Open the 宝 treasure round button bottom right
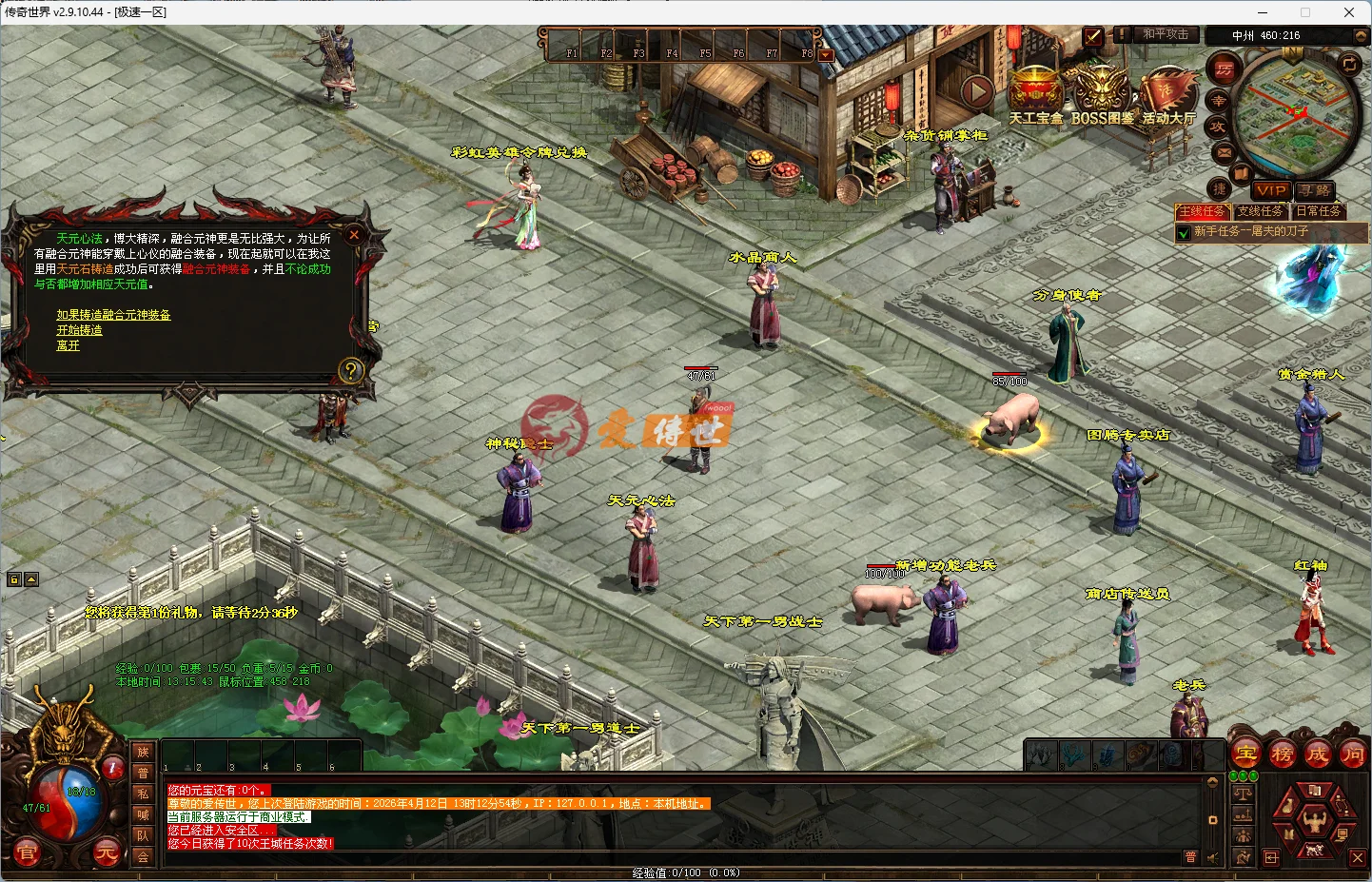 point(1246,754)
